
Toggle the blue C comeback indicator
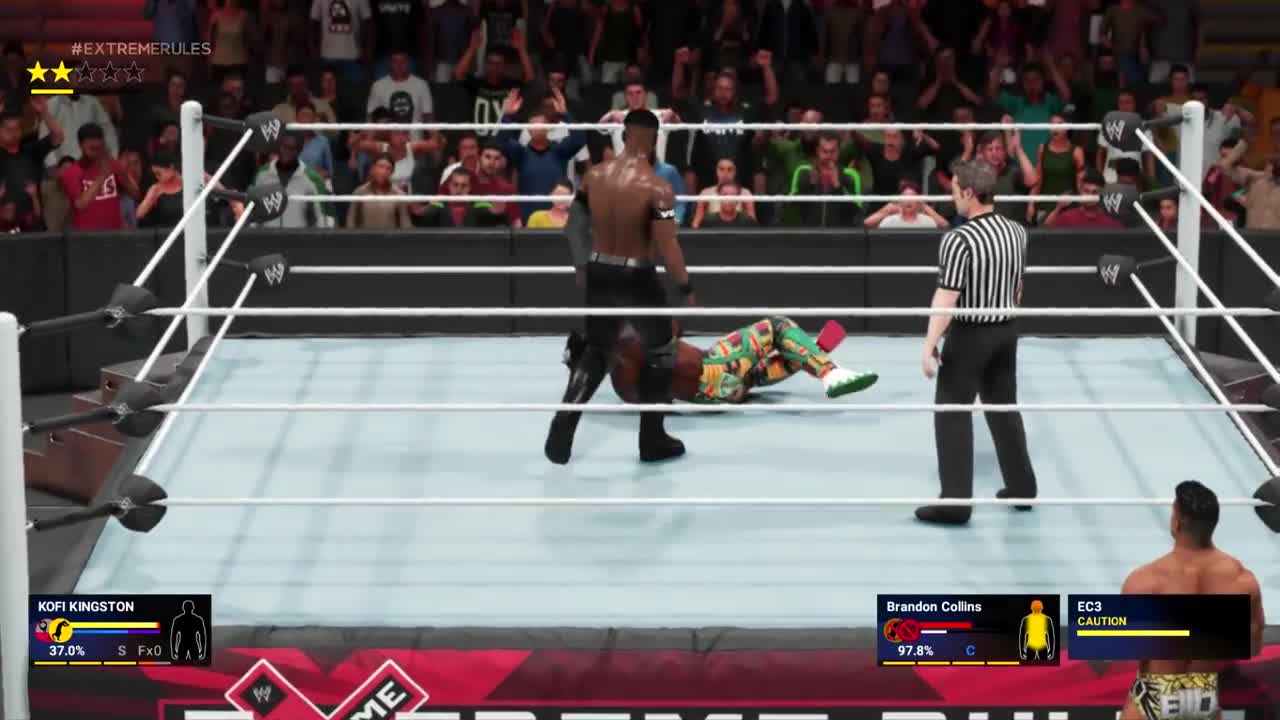coord(969,650)
